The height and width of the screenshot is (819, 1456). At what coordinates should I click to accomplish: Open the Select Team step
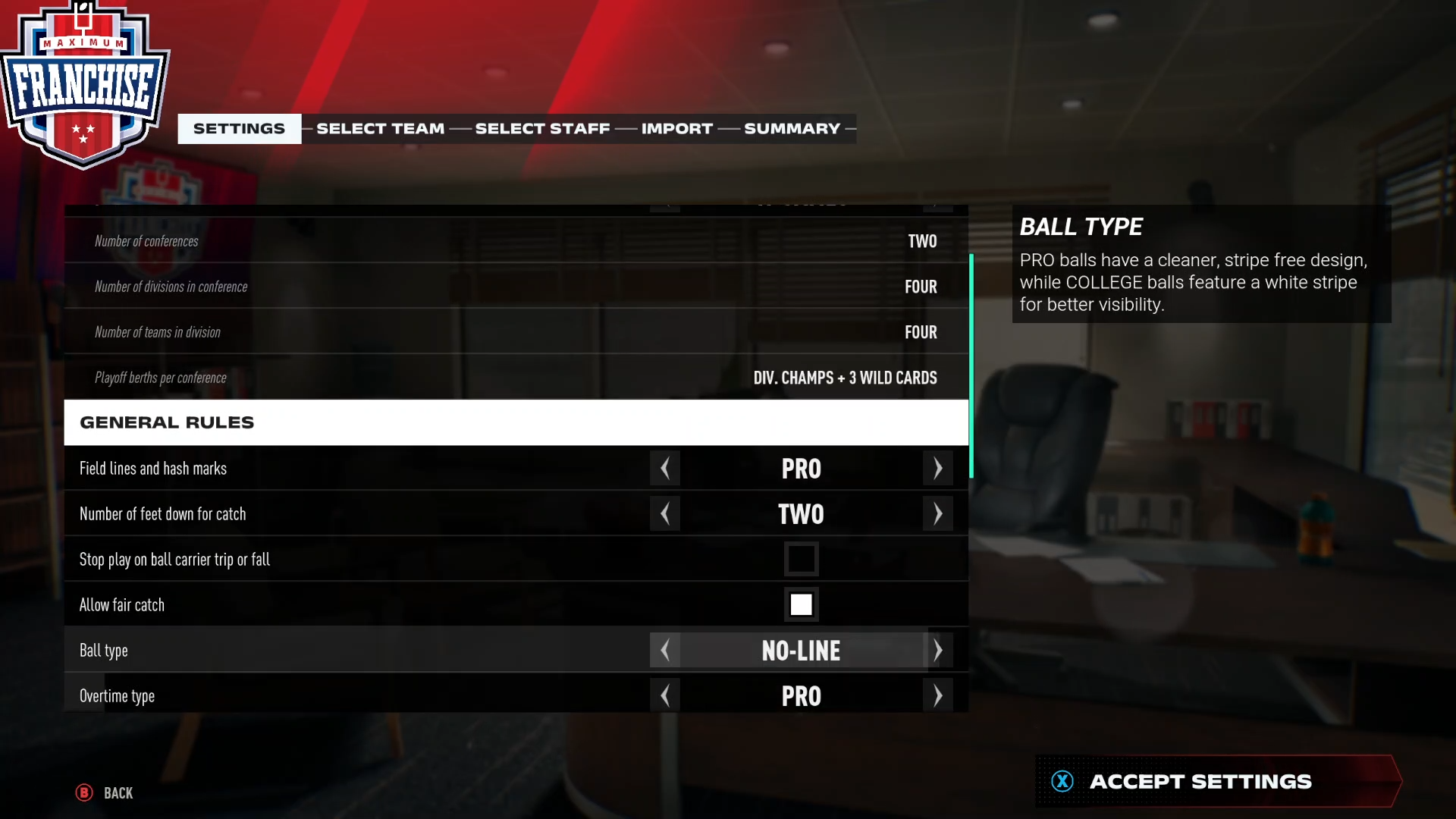(x=380, y=129)
